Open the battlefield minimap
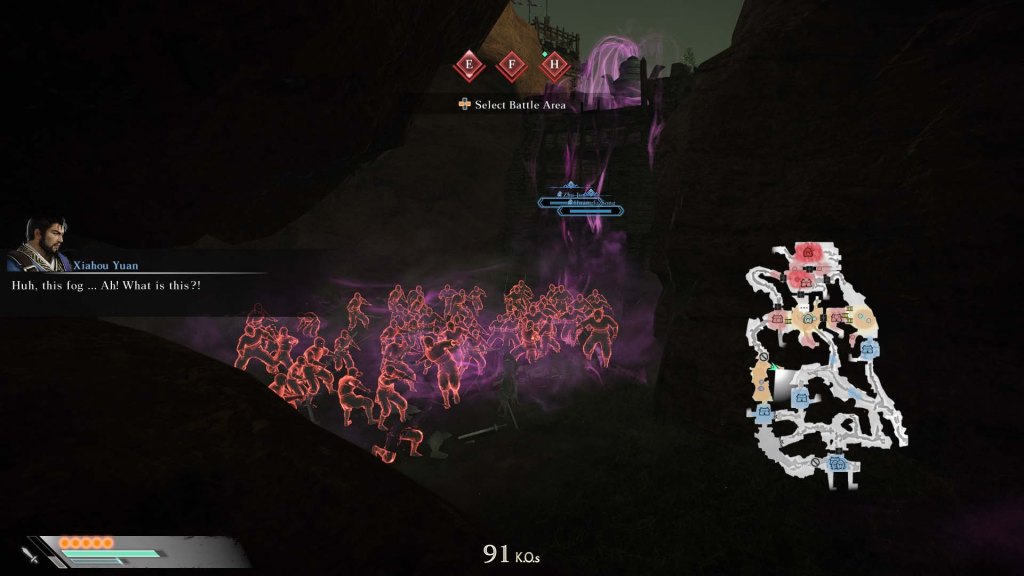The height and width of the screenshot is (576, 1024). (827, 366)
